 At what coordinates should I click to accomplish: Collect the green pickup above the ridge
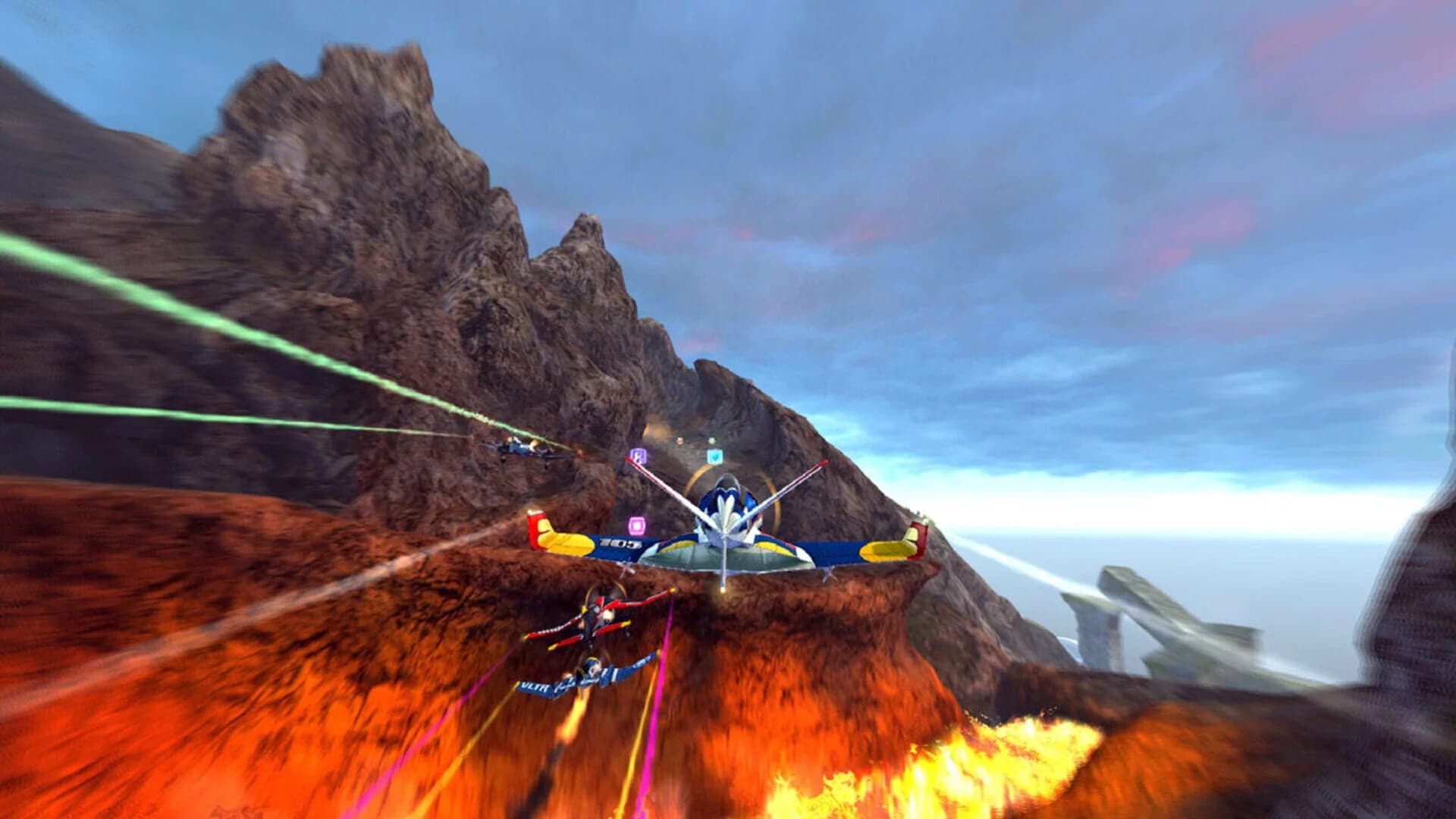712,441
